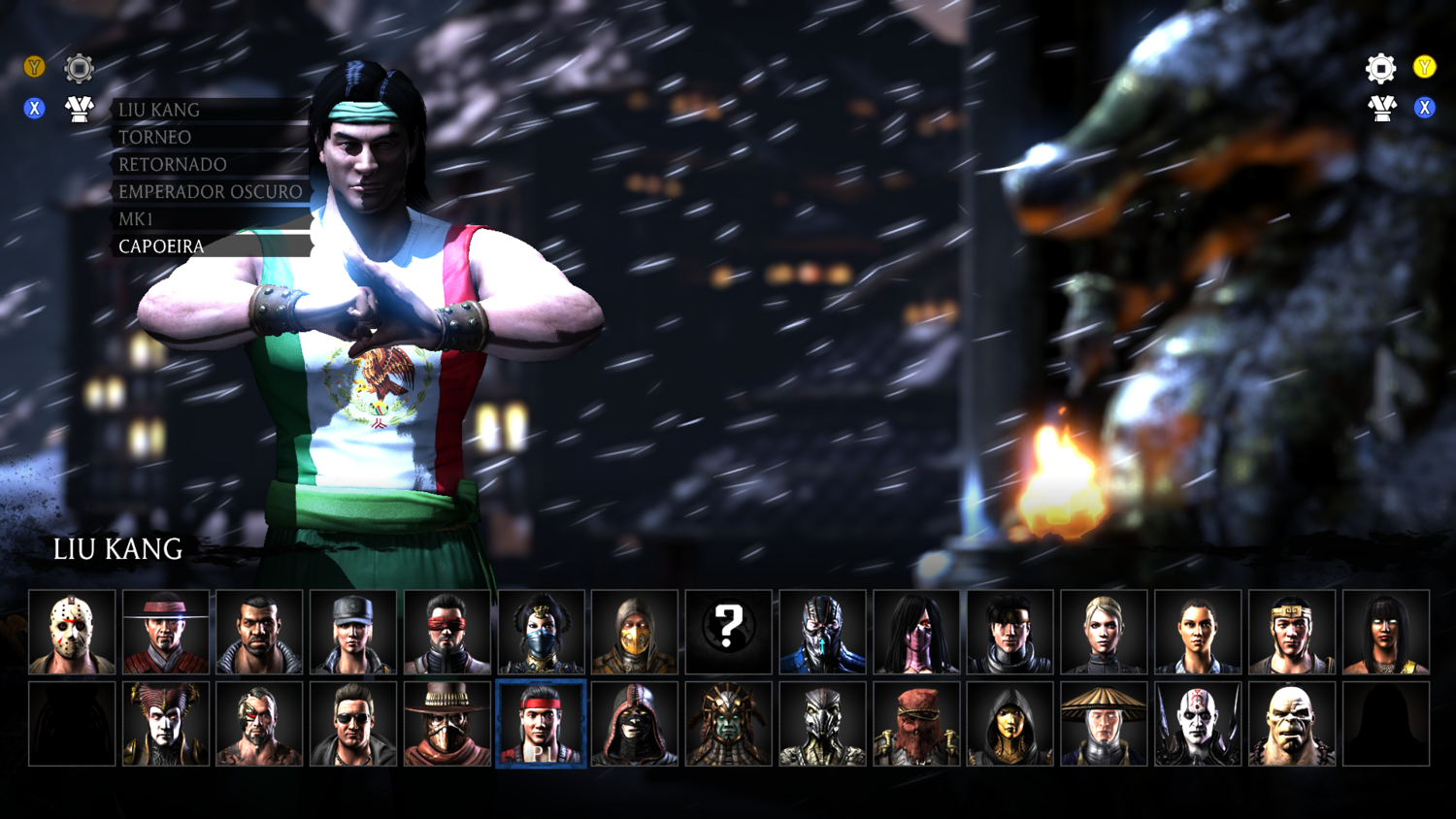
Task: Select Scorpion's yellow-masked portrait
Action: click(x=635, y=632)
